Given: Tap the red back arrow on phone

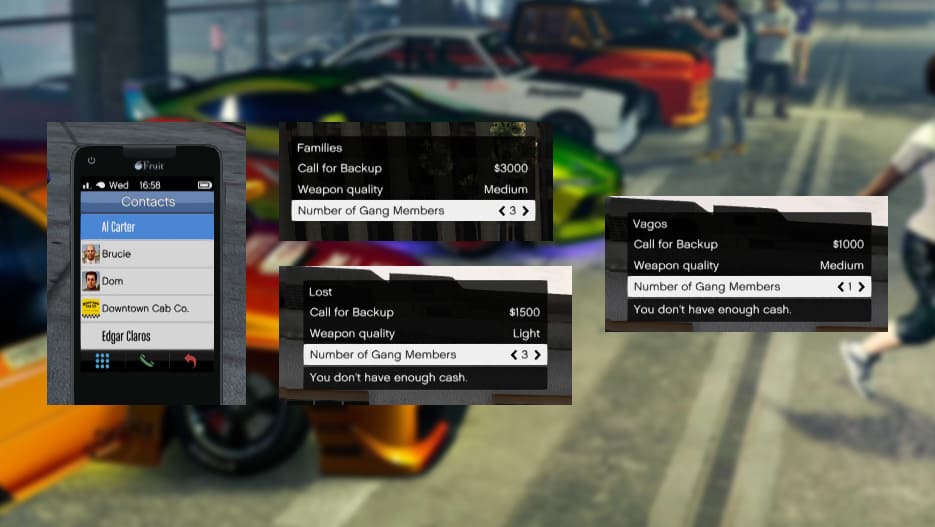Looking at the screenshot, I should [190, 361].
